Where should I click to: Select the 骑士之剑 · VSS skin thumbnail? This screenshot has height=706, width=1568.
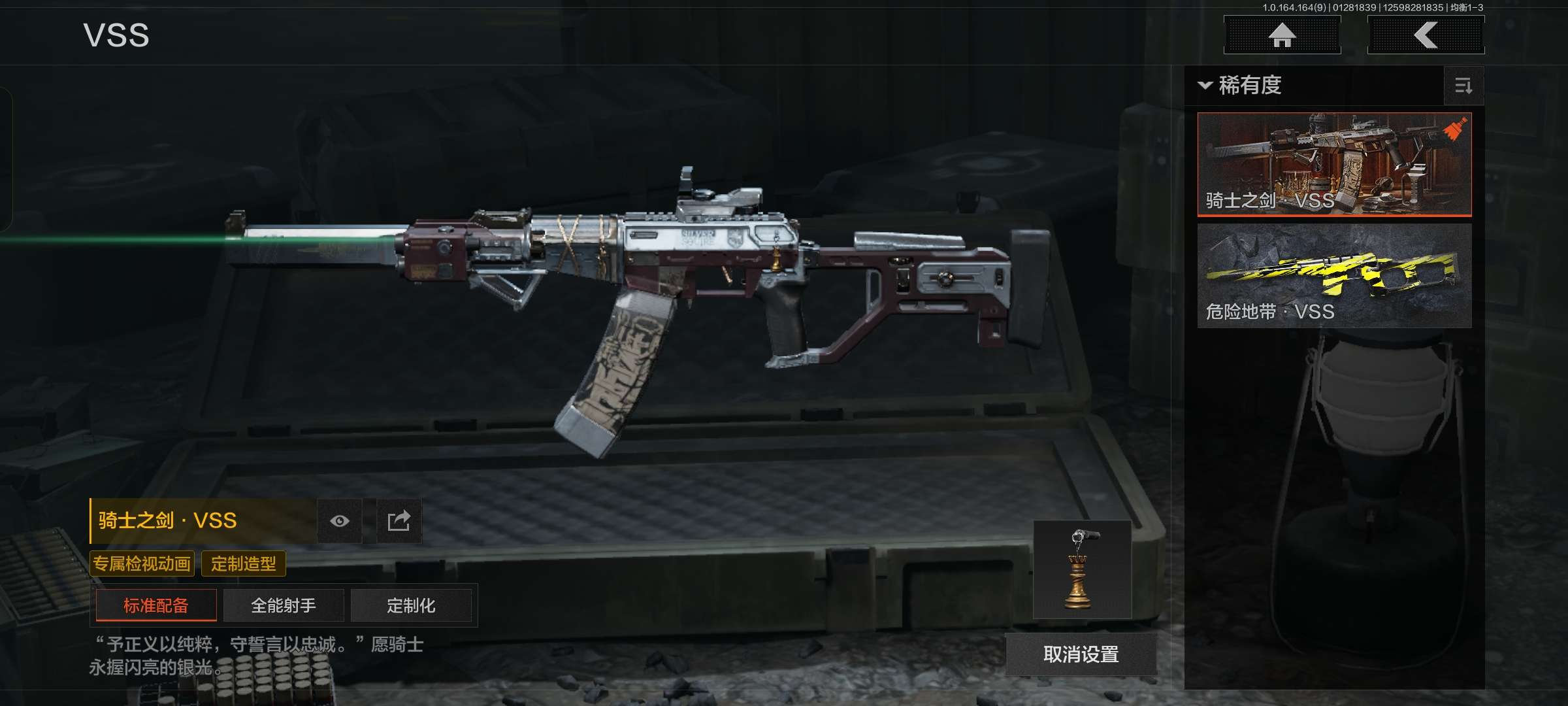1334,164
